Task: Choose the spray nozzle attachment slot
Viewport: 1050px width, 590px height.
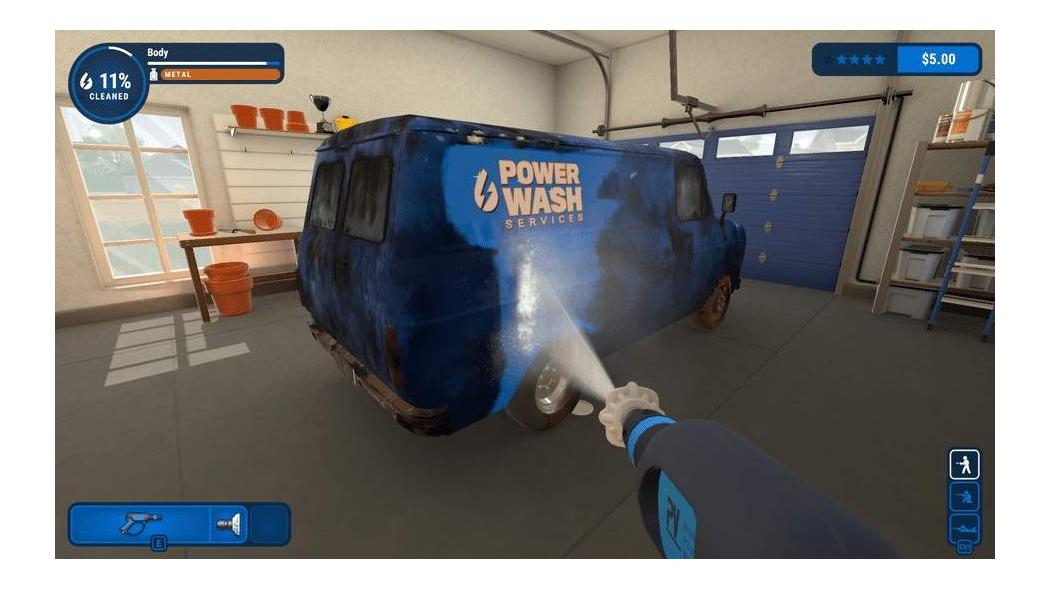Action: pos(228,522)
